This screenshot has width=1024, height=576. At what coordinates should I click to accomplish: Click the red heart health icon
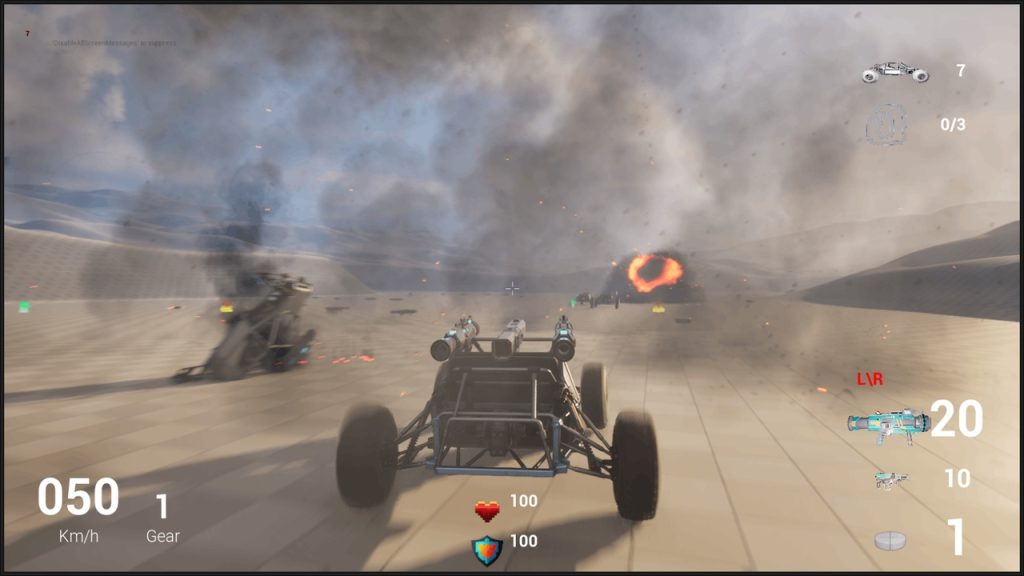(x=487, y=511)
